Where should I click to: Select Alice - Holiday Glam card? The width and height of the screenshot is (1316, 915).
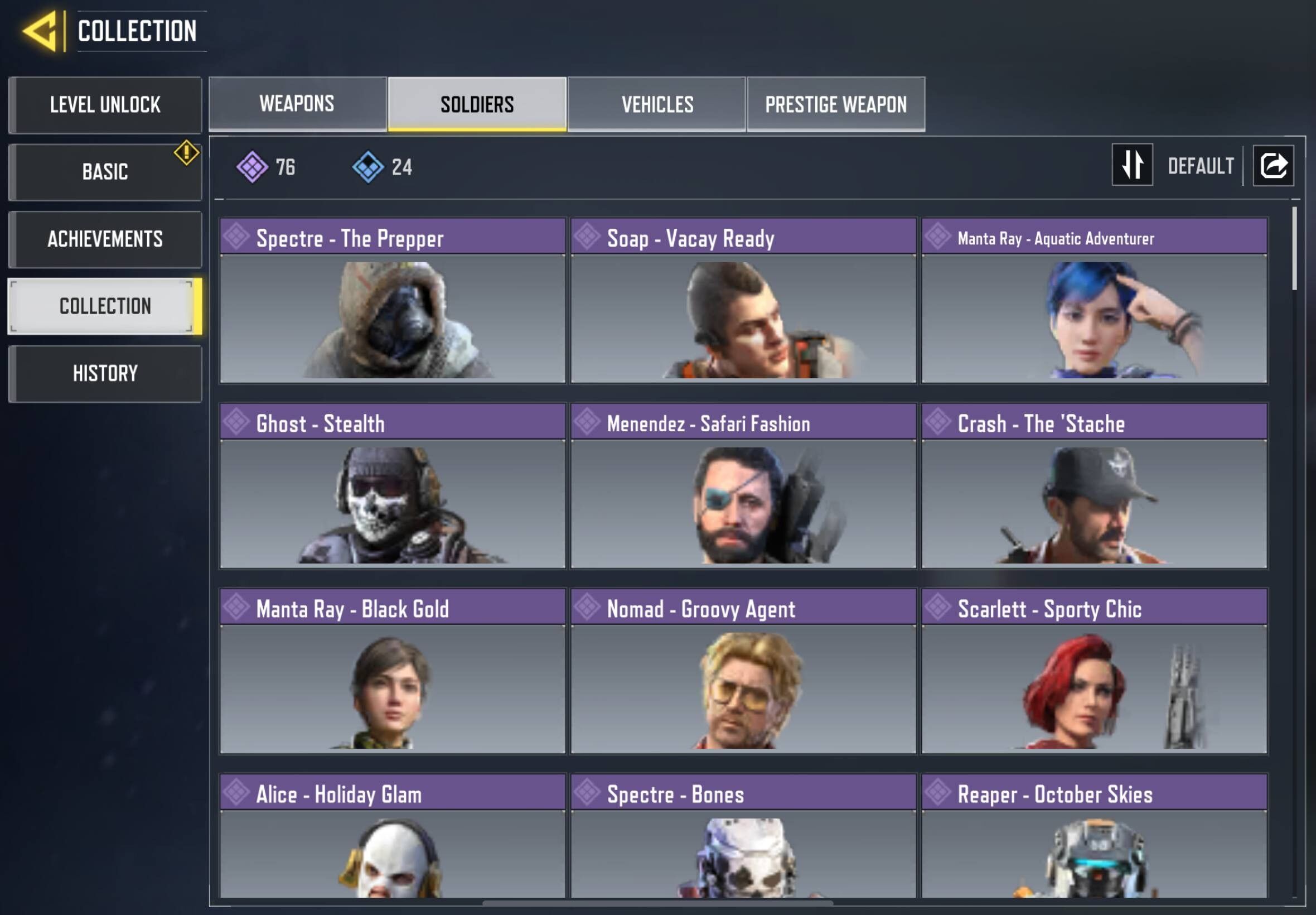[393, 836]
